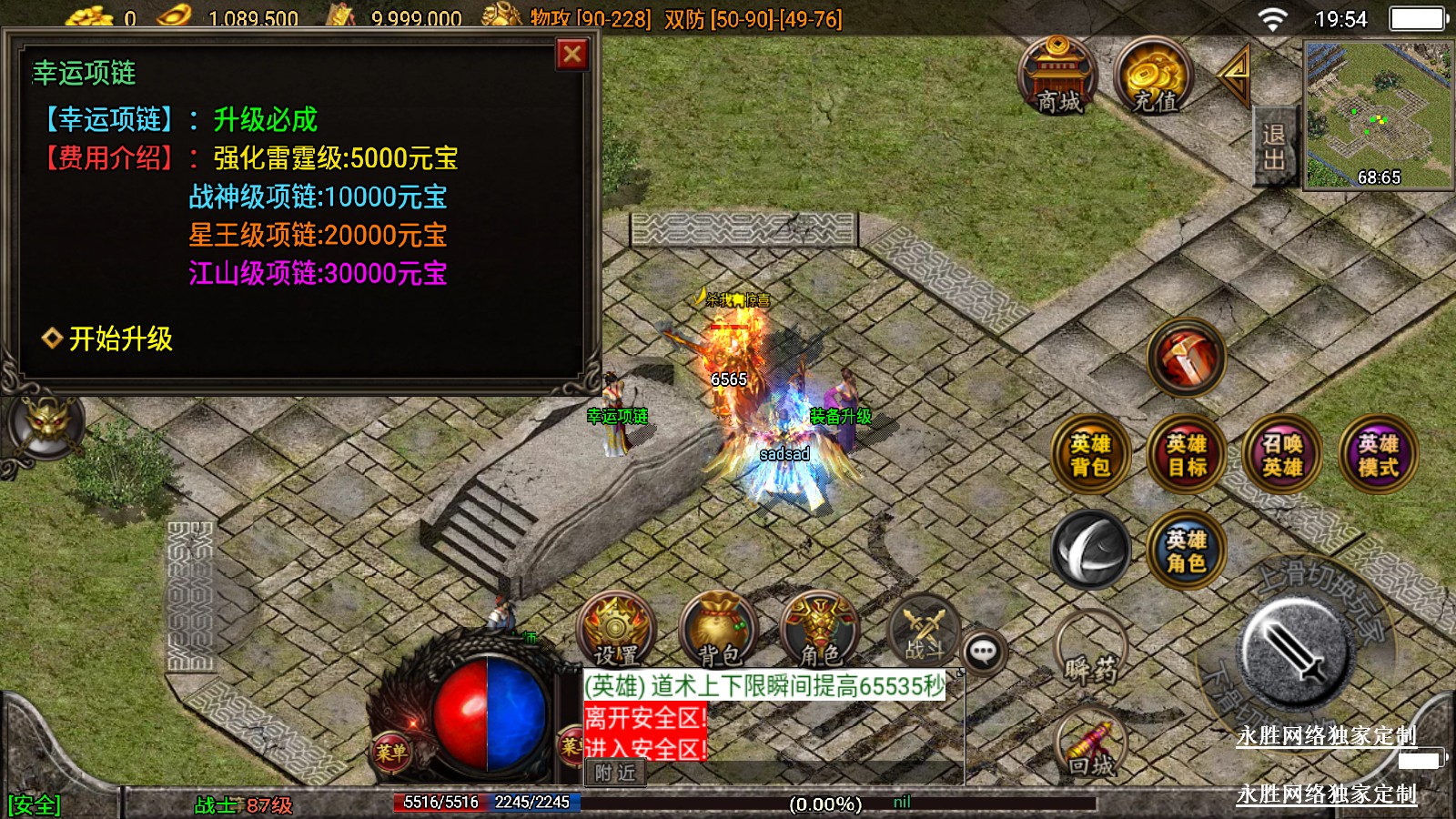Use the 瞬药 instant potion button
This screenshot has height=819, width=1456.
[x=1090, y=652]
